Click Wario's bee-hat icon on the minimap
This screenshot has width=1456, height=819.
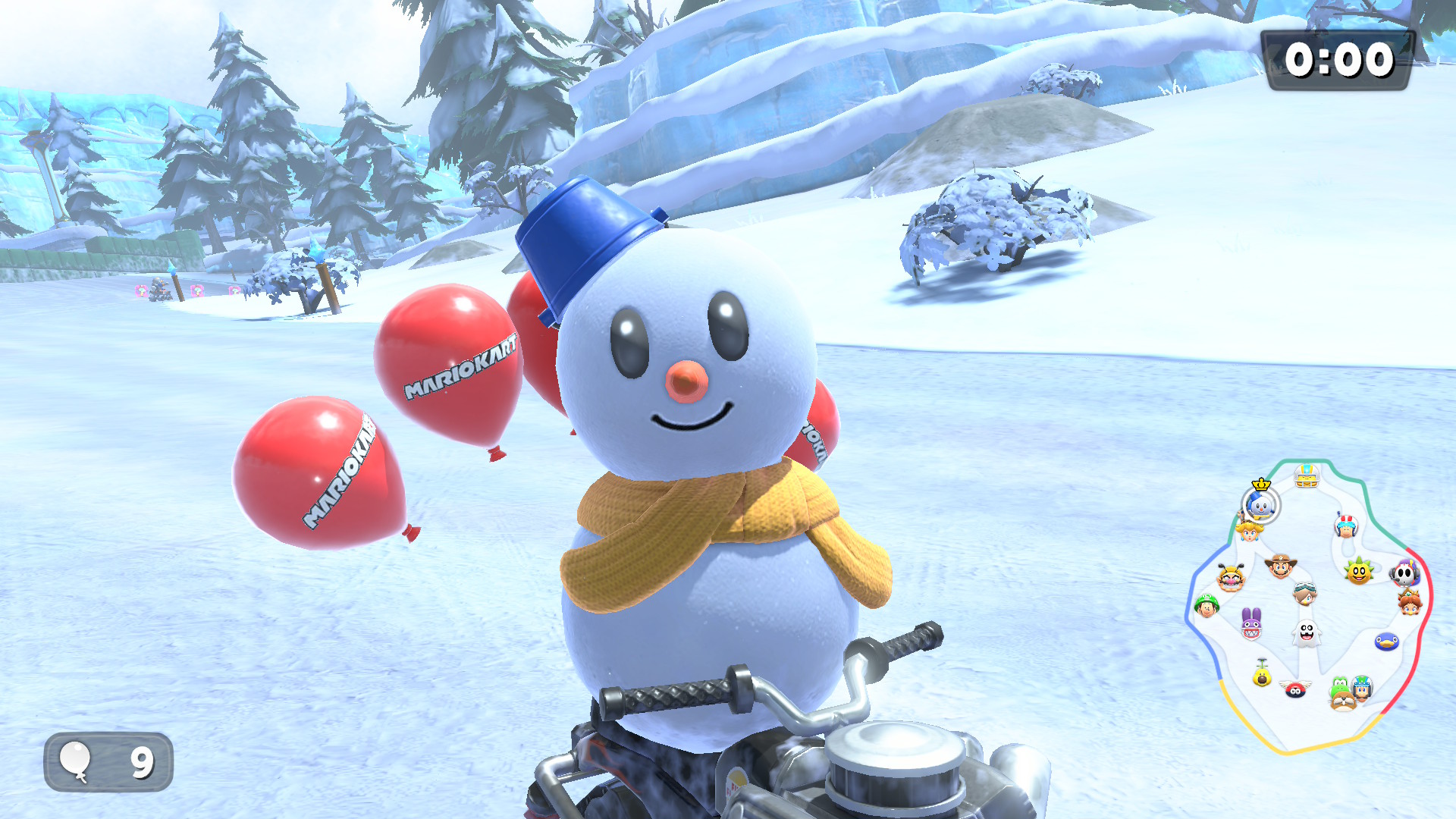pos(1230,578)
